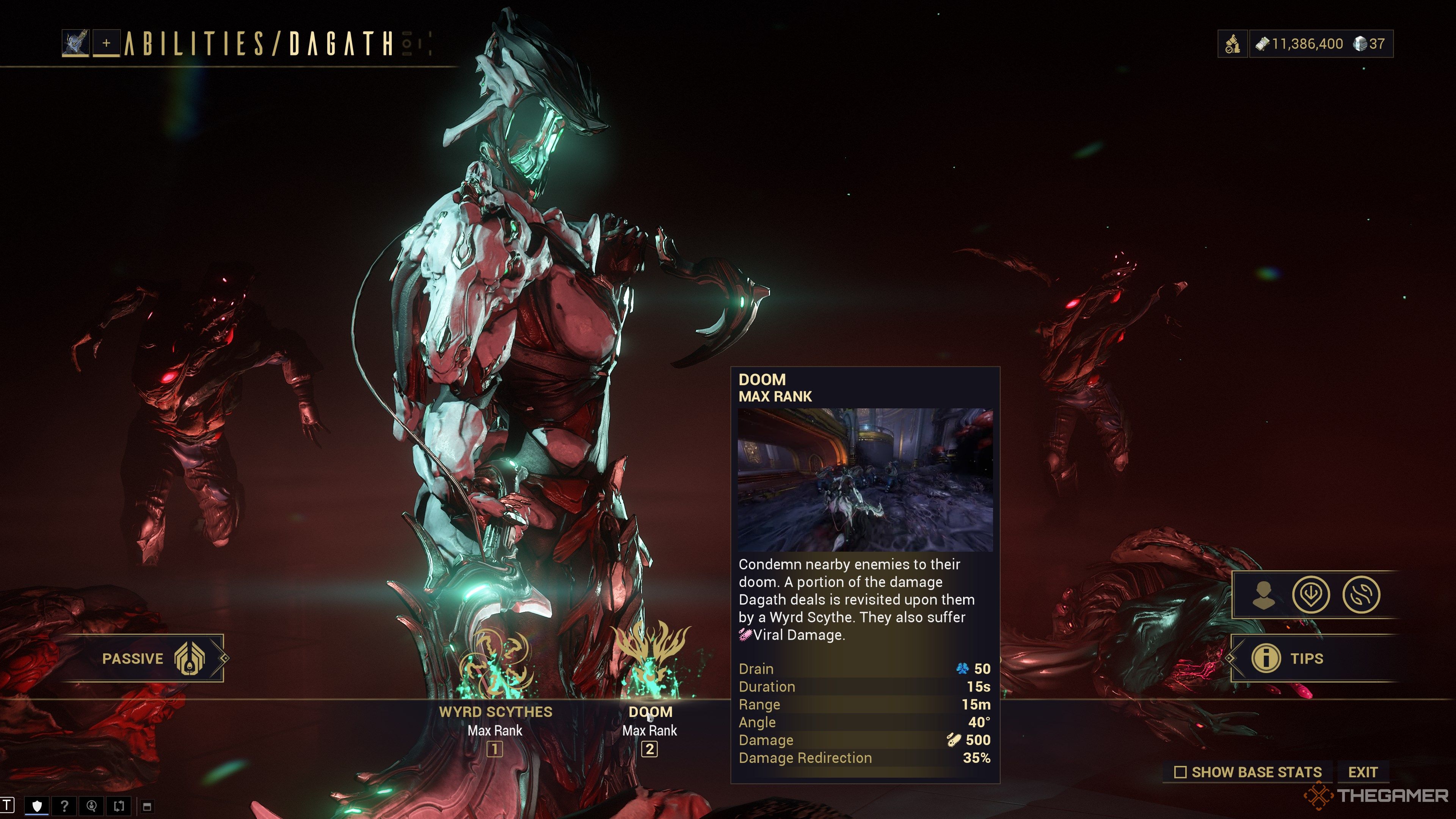Viewport: 1456px width, 819px height.
Task: Toggle the Show Base Stats checkbox
Action: [1180, 772]
